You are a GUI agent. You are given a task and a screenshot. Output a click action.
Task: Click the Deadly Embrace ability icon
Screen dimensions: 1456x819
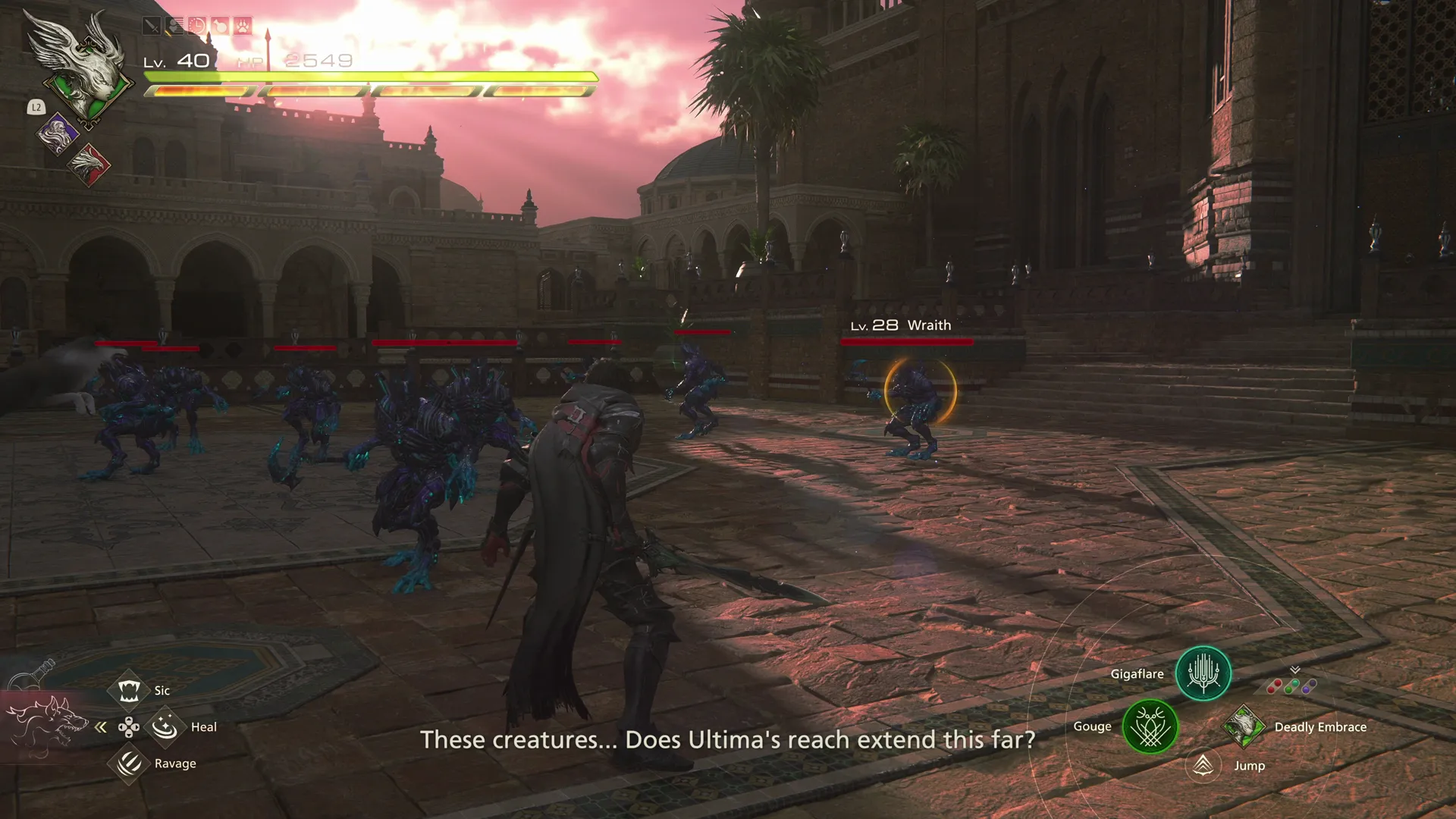click(x=1245, y=726)
